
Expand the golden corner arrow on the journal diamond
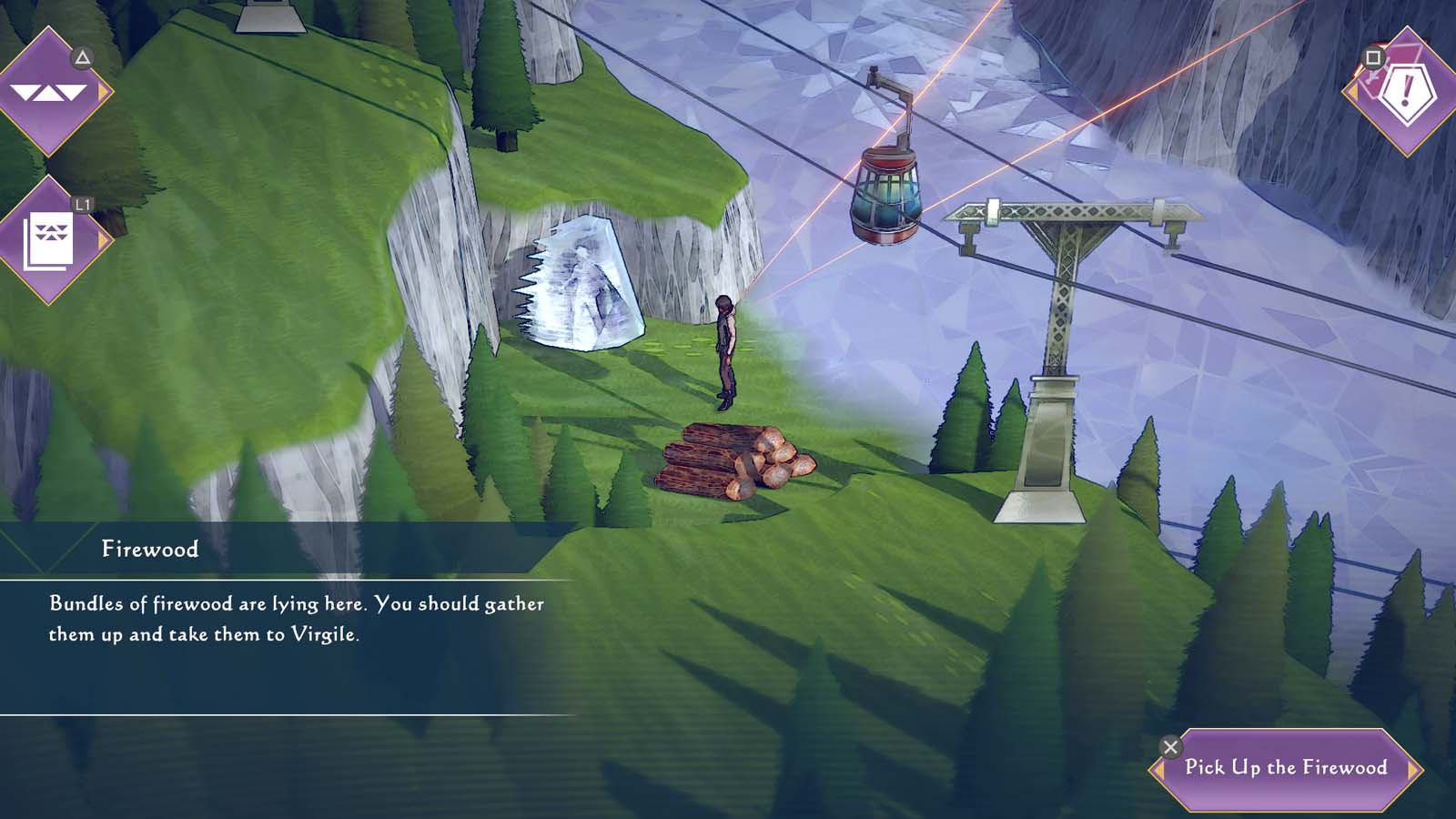tap(104, 239)
